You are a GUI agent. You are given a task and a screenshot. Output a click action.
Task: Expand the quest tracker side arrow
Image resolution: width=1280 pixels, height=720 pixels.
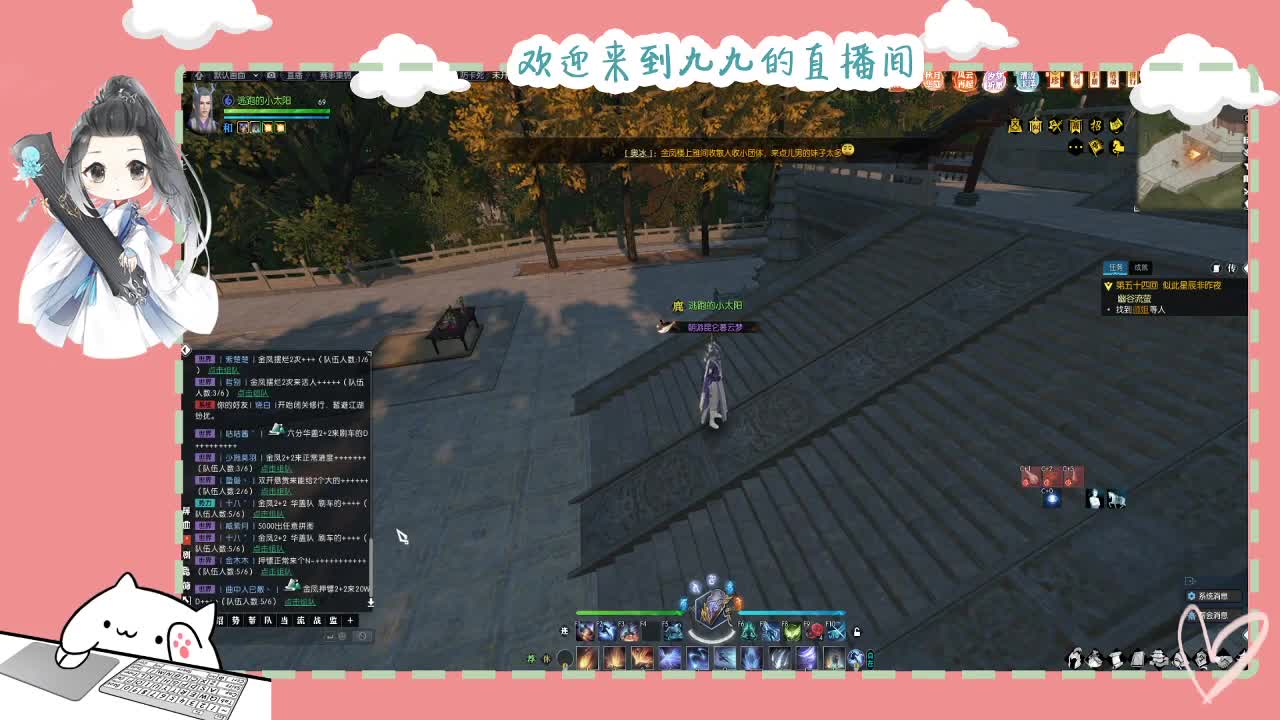[1246, 268]
